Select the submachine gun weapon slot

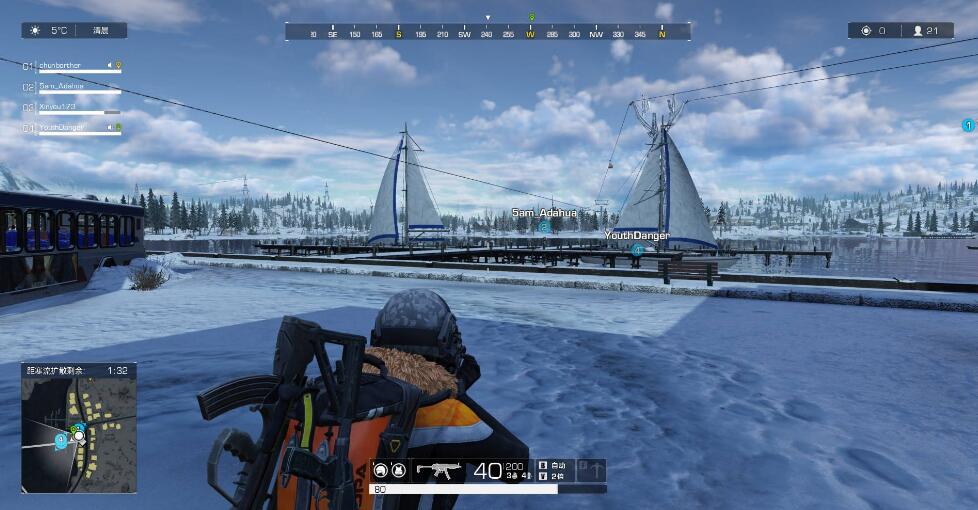coord(437,469)
